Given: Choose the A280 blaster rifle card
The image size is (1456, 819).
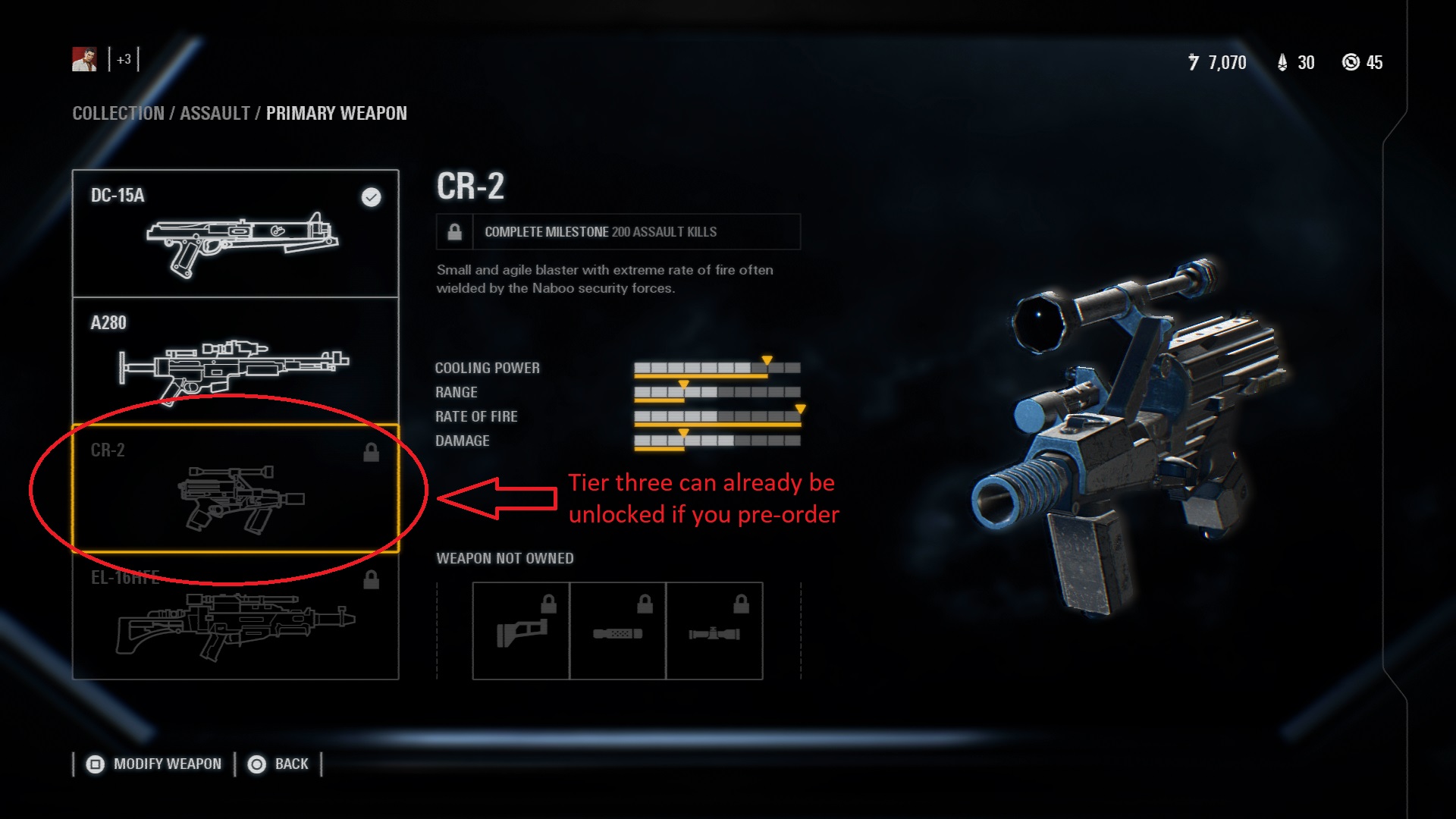Looking at the screenshot, I should coord(235,361).
